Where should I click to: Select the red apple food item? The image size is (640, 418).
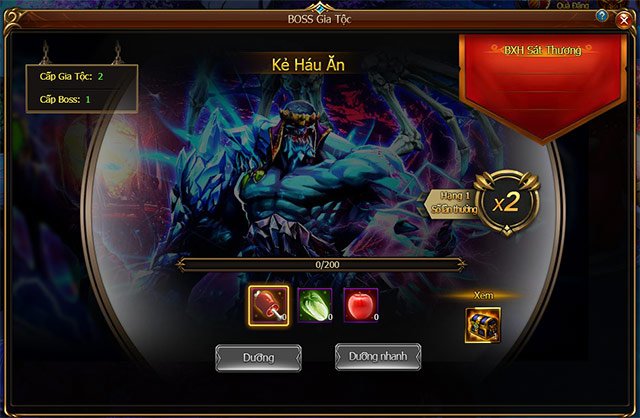click(361, 305)
